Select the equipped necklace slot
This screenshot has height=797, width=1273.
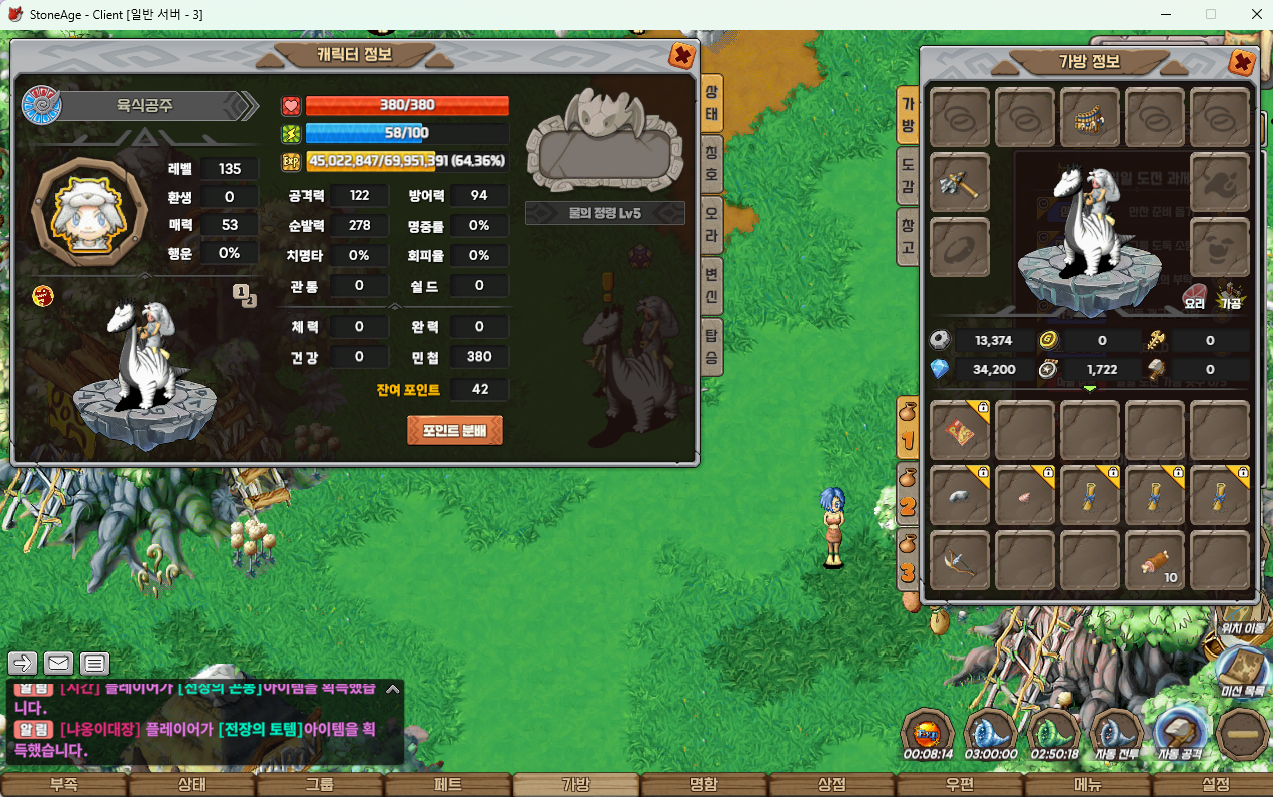pos(1090,117)
